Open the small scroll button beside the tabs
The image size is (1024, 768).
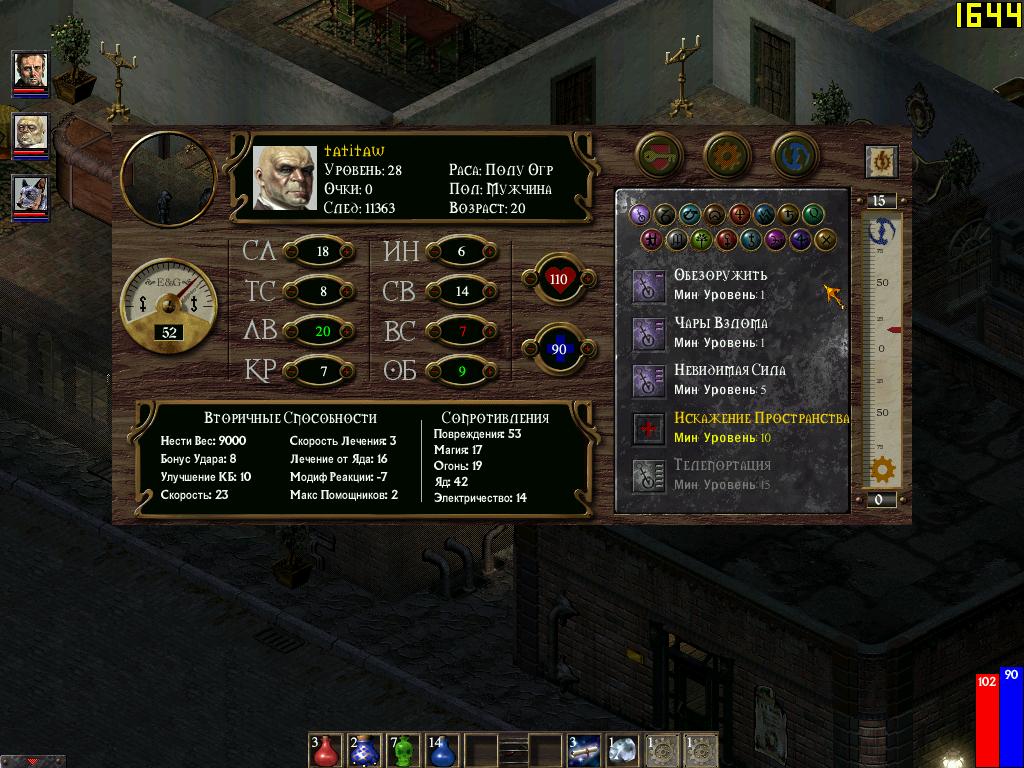tap(881, 161)
